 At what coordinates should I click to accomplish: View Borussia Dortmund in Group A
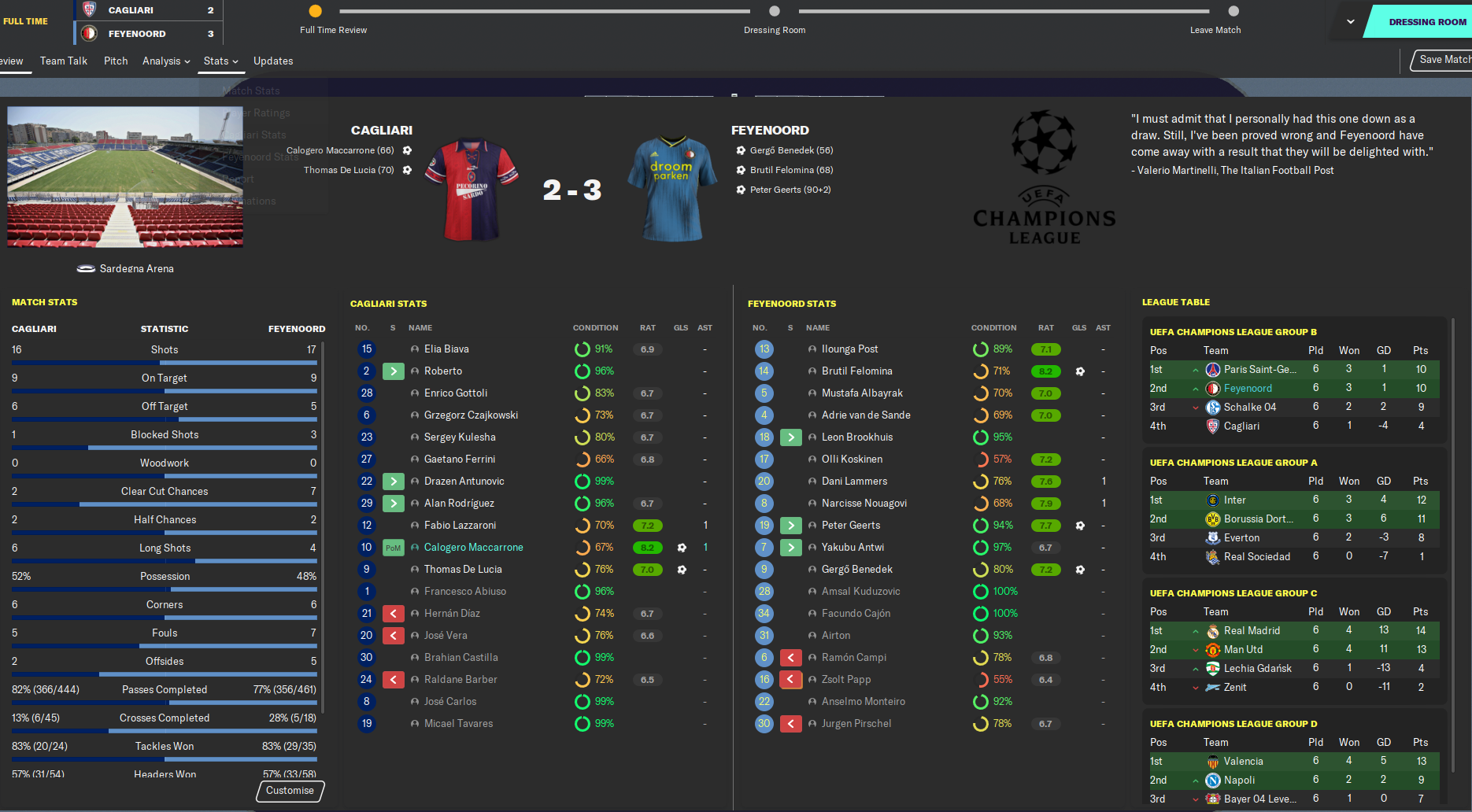(1258, 519)
